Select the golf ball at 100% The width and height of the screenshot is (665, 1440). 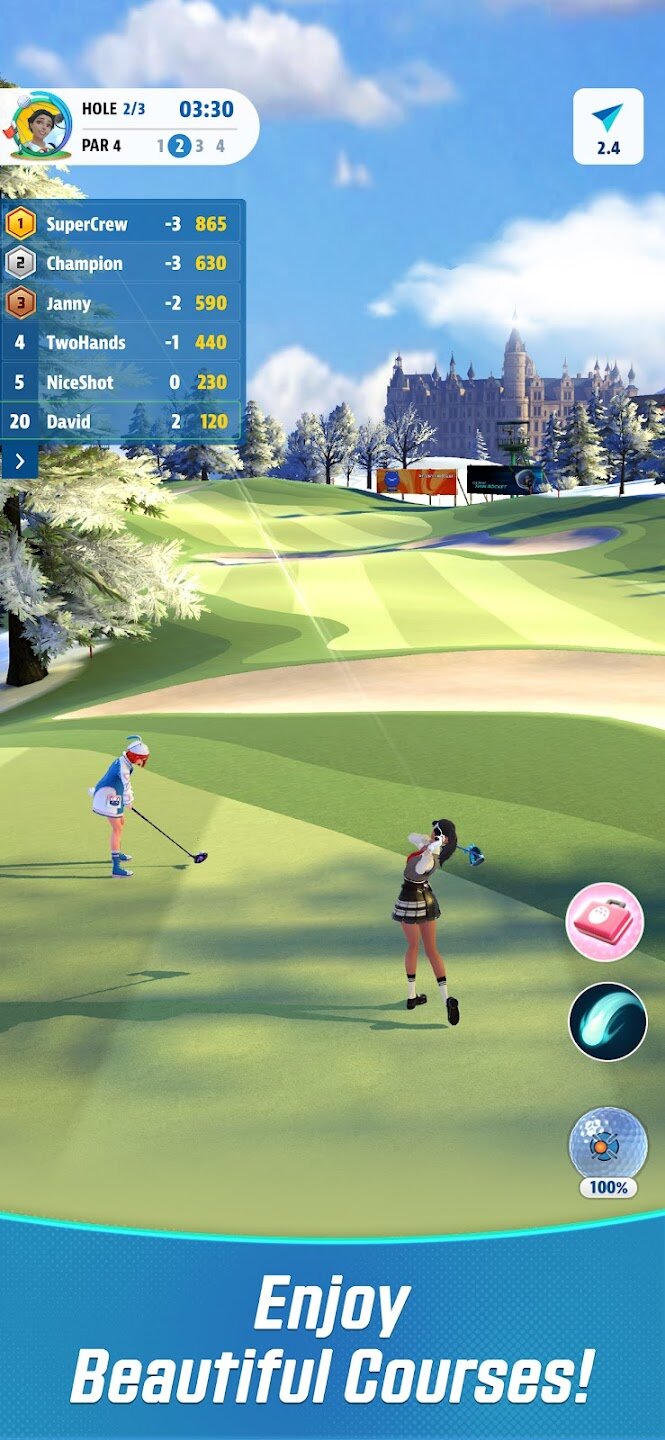coord(608,1146)
